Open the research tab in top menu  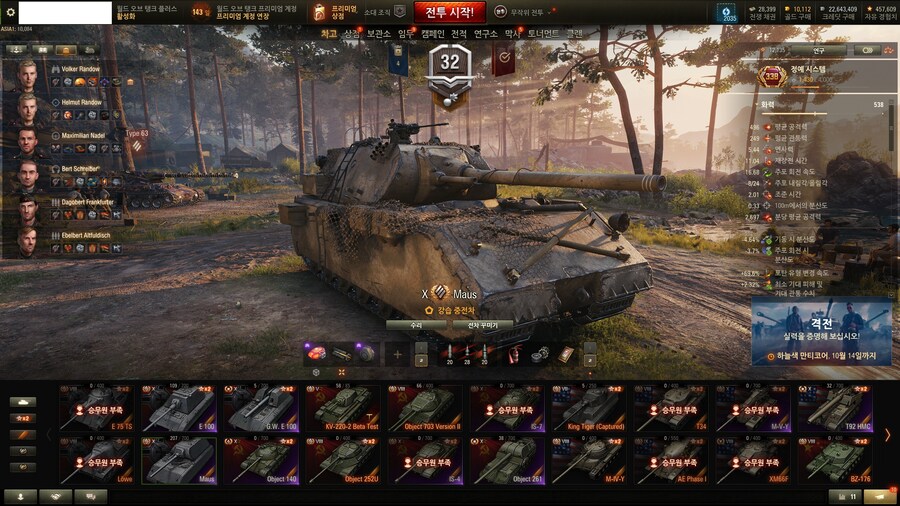click(486, 34)
